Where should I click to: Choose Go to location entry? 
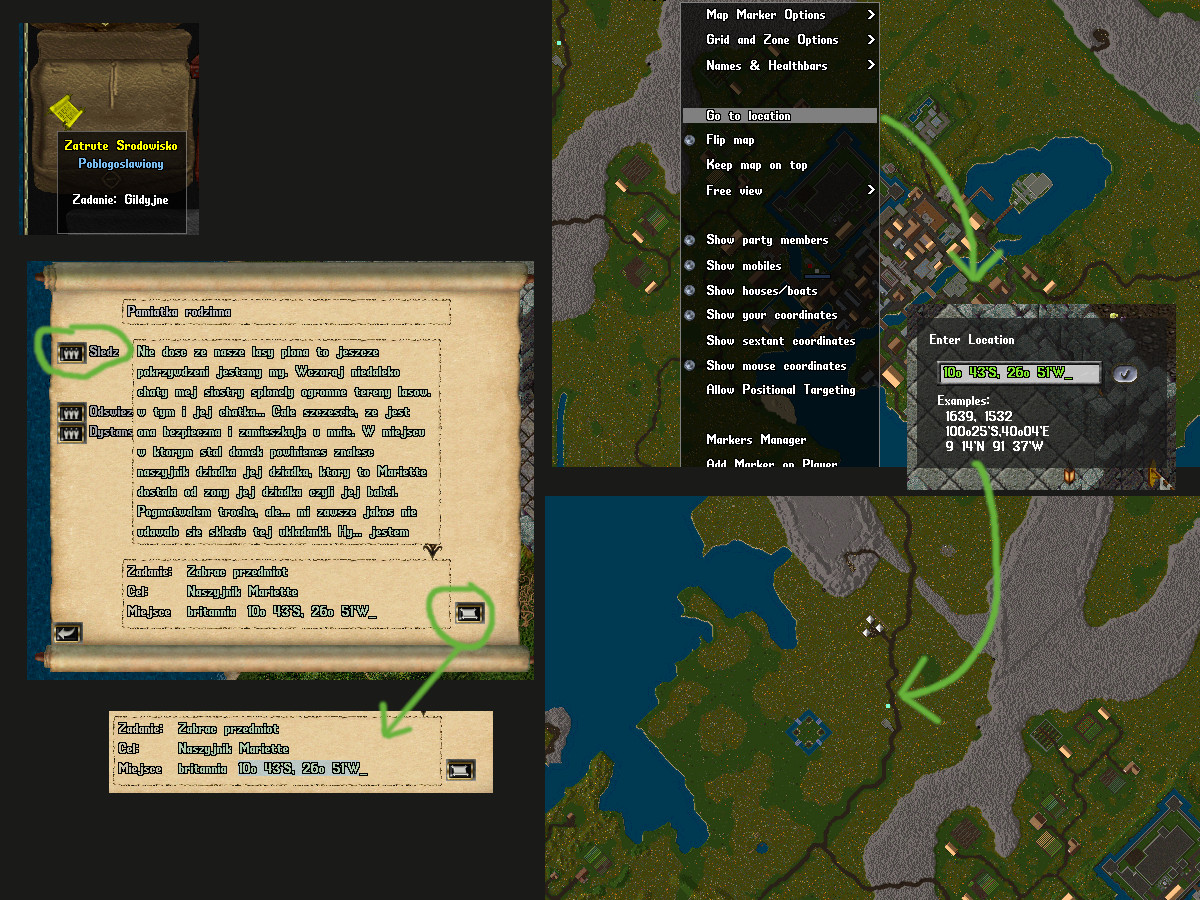point(749,116)
